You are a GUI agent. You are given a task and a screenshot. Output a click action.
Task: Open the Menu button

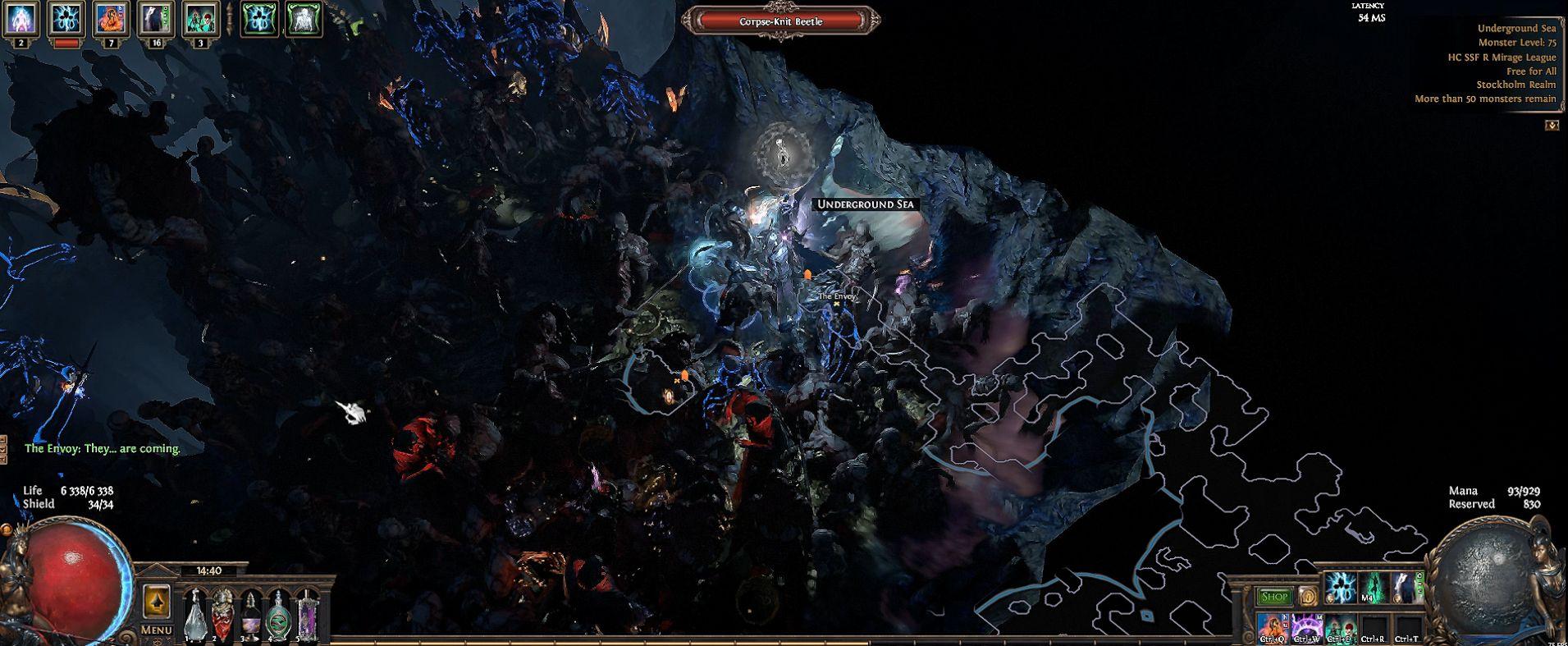(x=156, y=630)
